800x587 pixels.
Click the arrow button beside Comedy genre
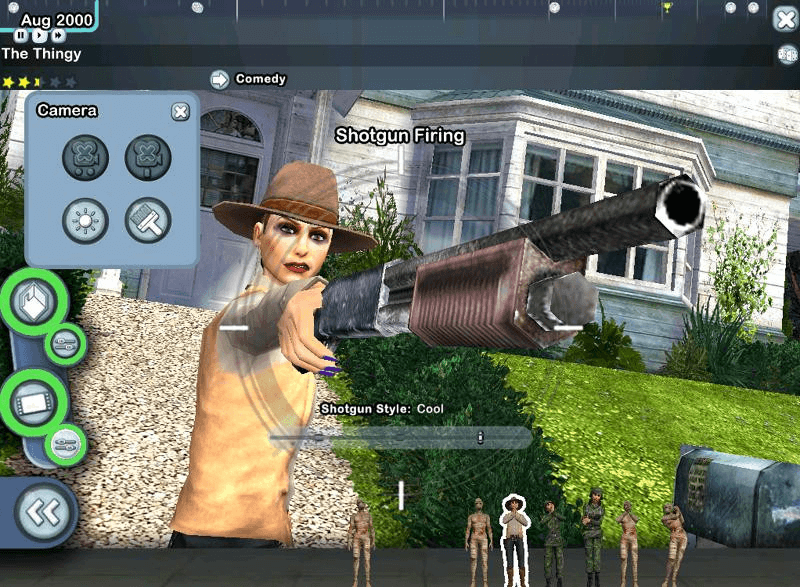219,79
